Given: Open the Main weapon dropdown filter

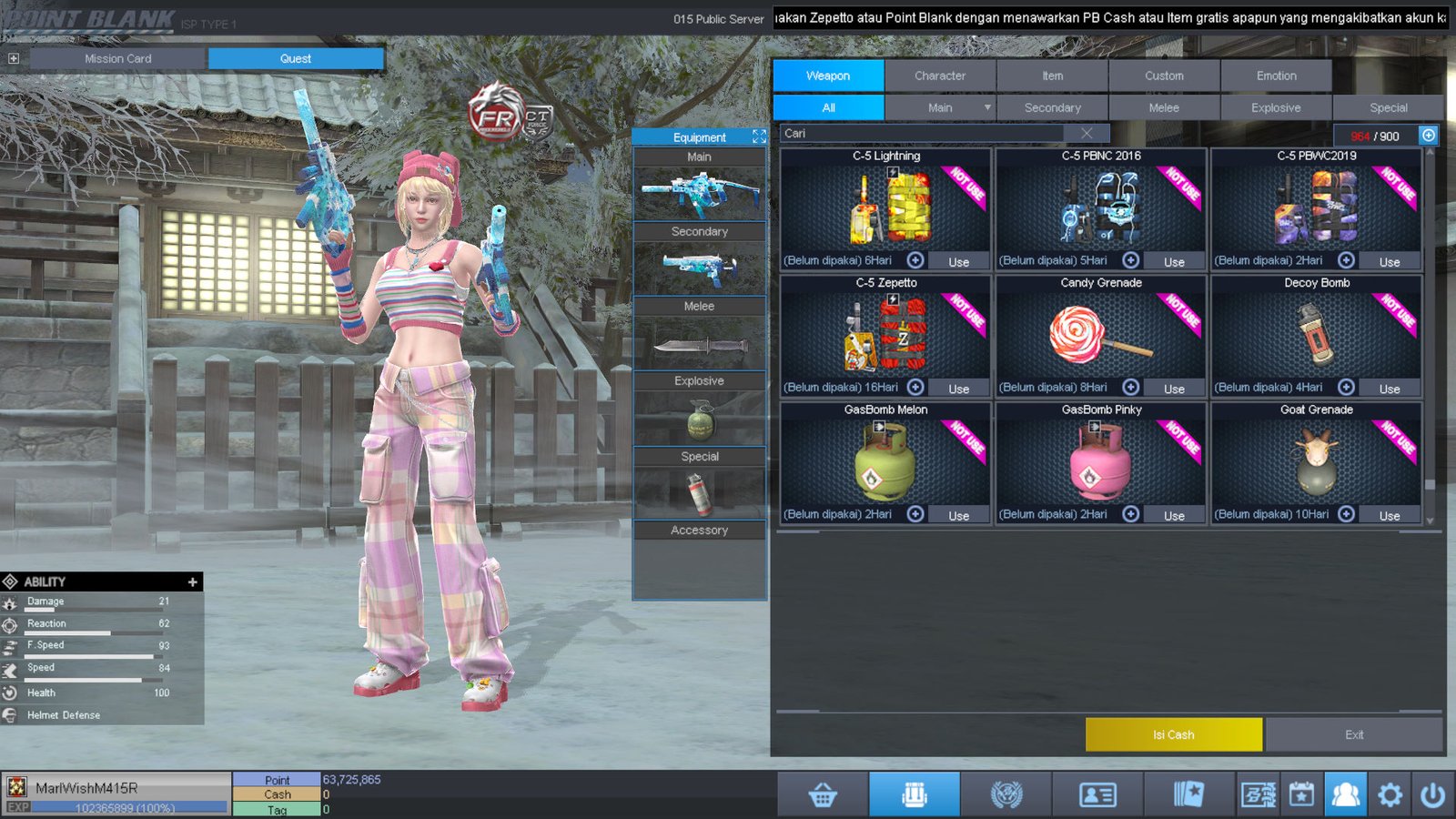Looking at the screenshot, I should point(986,107).
